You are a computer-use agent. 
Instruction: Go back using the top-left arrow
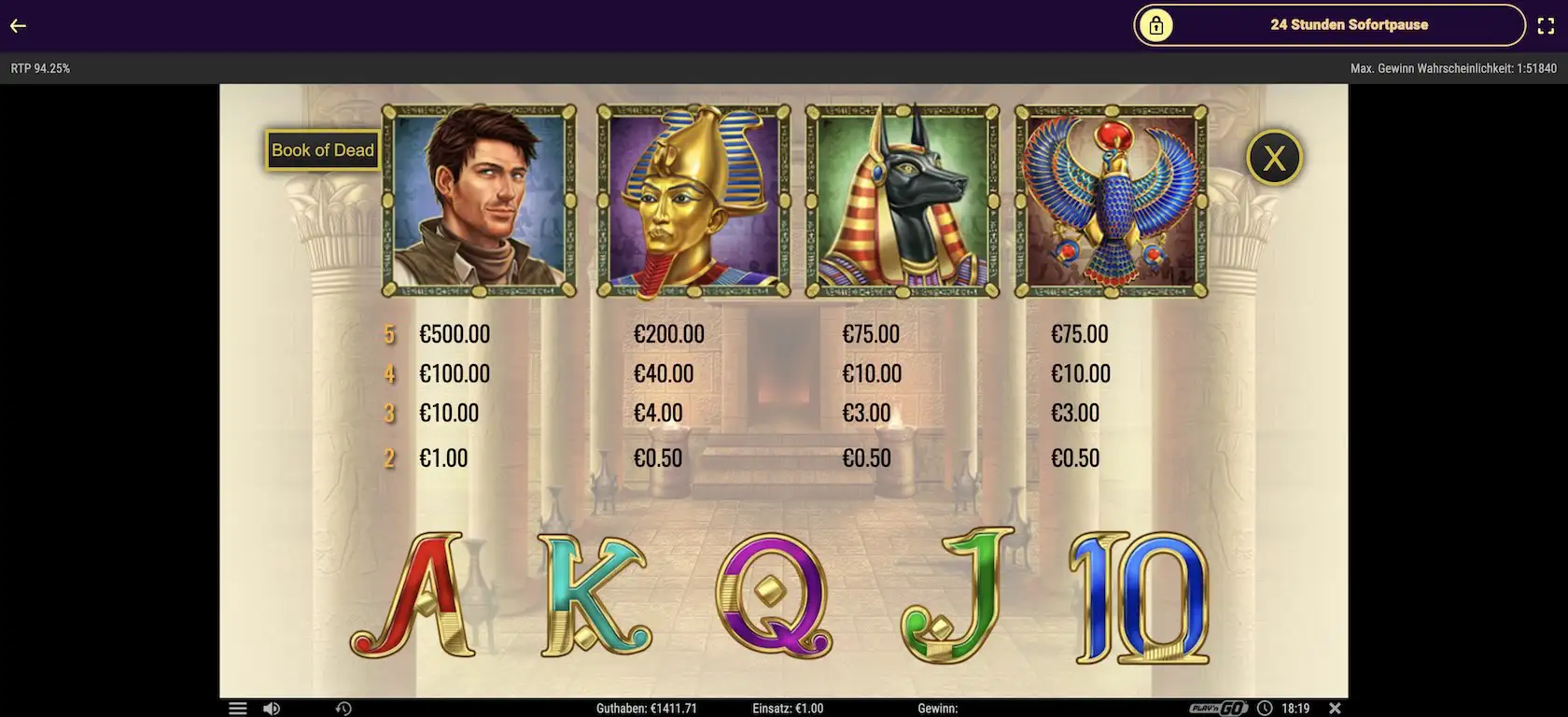tap(18, 26)
